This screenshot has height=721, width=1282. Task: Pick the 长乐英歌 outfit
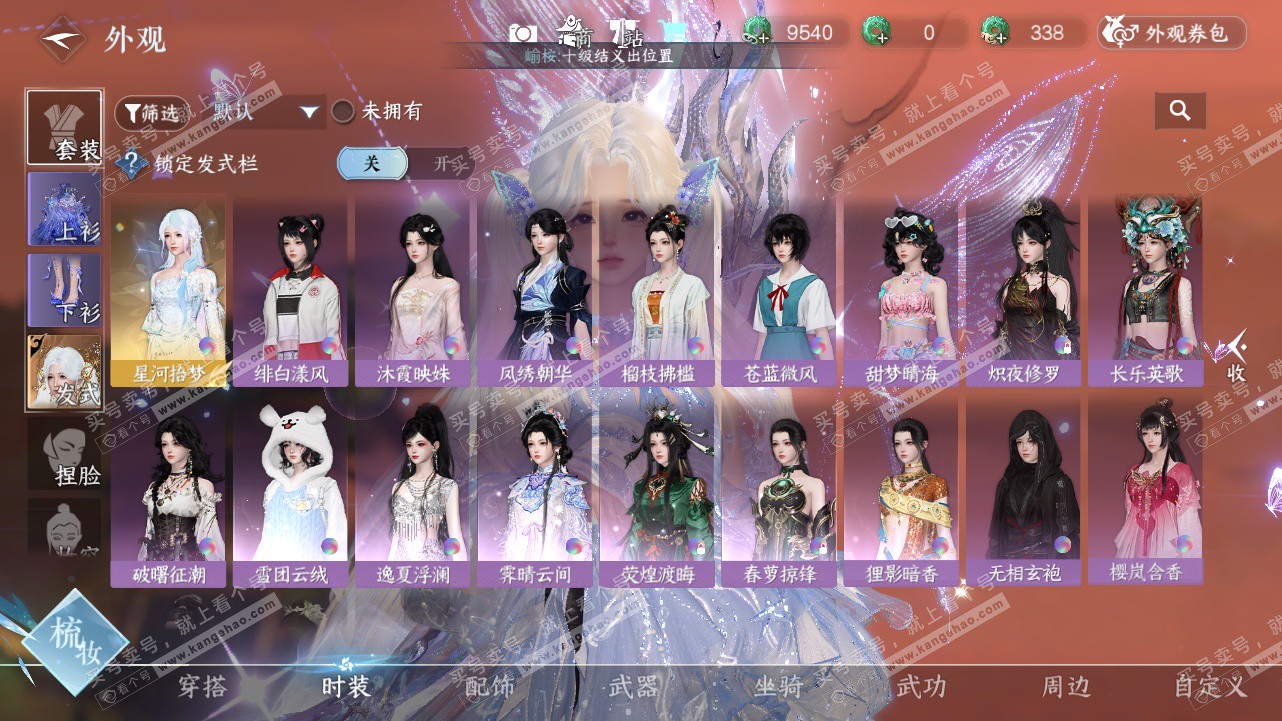pos(1145,290)
